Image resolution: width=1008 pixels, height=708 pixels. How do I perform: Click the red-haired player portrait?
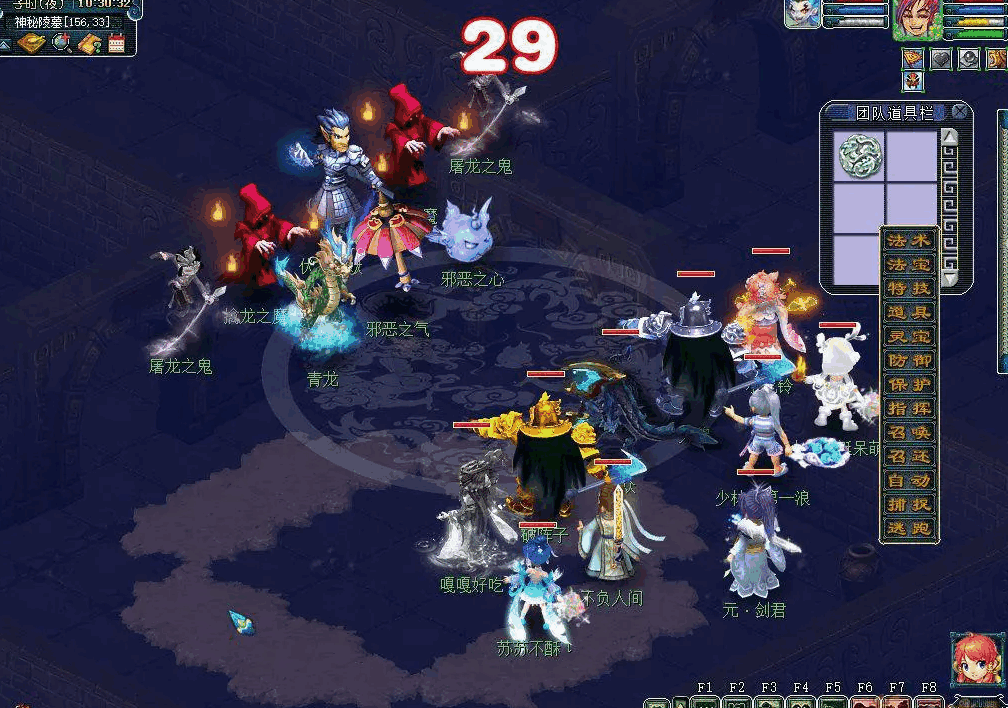(917, 21)
